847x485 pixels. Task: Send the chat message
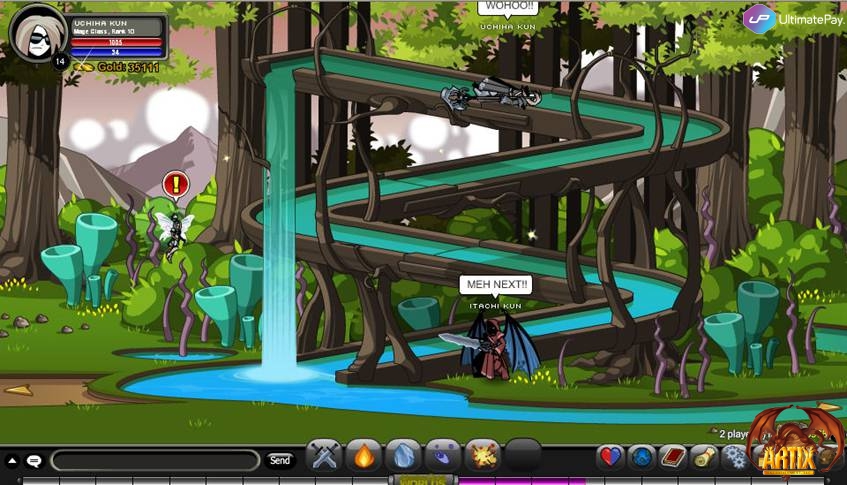(280, 460)
